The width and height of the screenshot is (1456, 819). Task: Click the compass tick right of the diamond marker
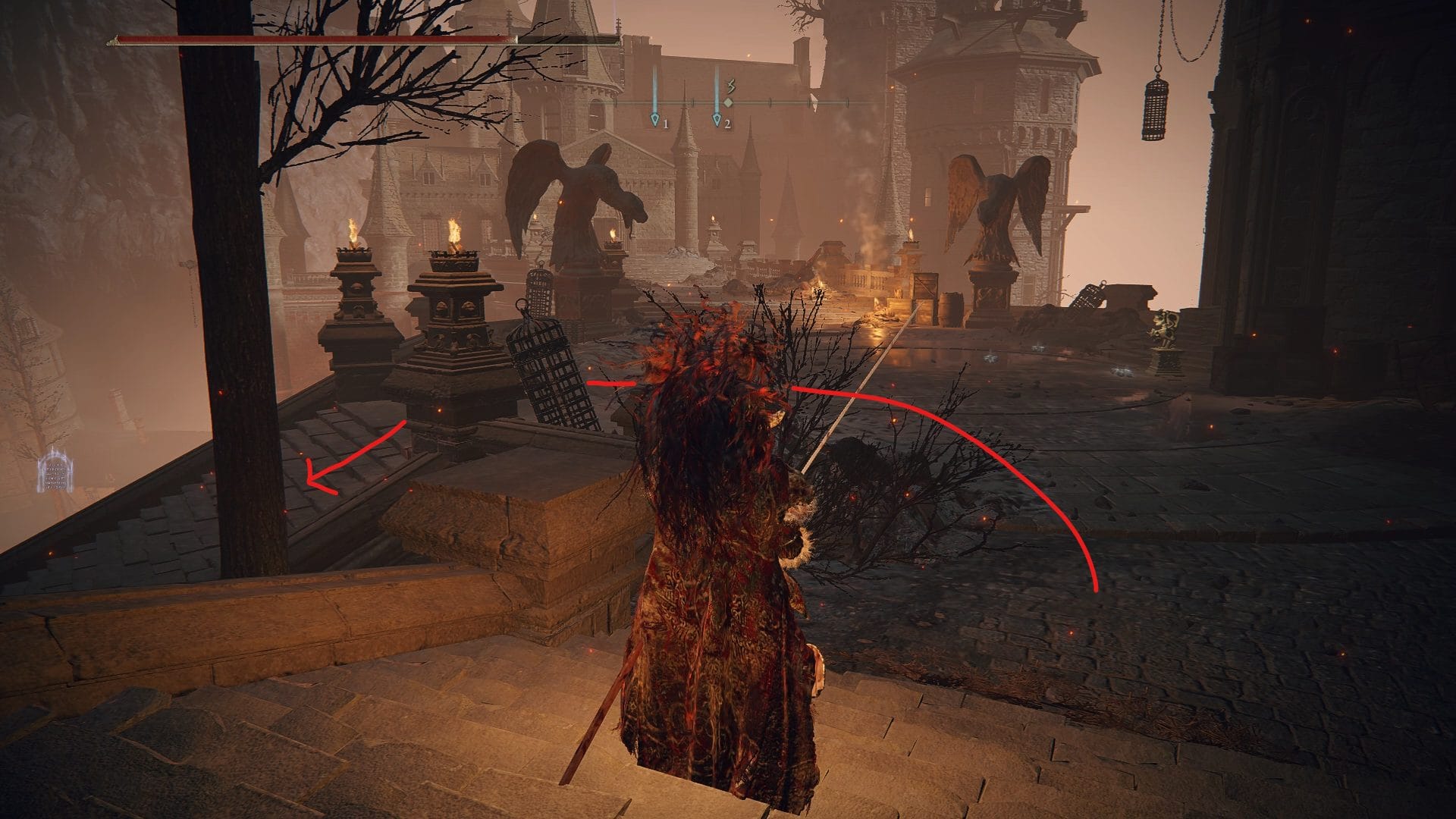click(x=770, y=102)
